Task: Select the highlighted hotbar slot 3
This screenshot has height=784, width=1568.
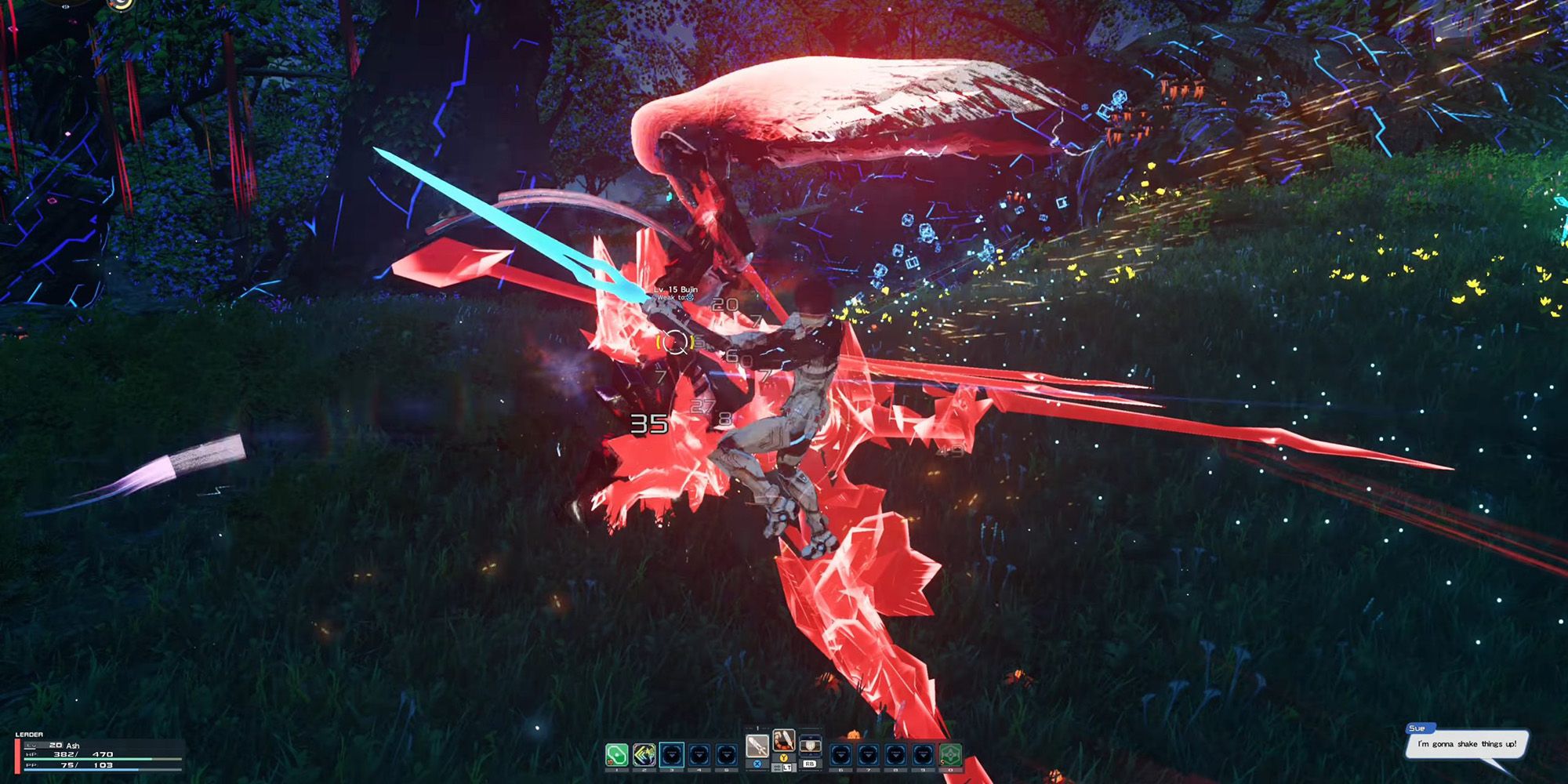Action: [x=672, y=753]
